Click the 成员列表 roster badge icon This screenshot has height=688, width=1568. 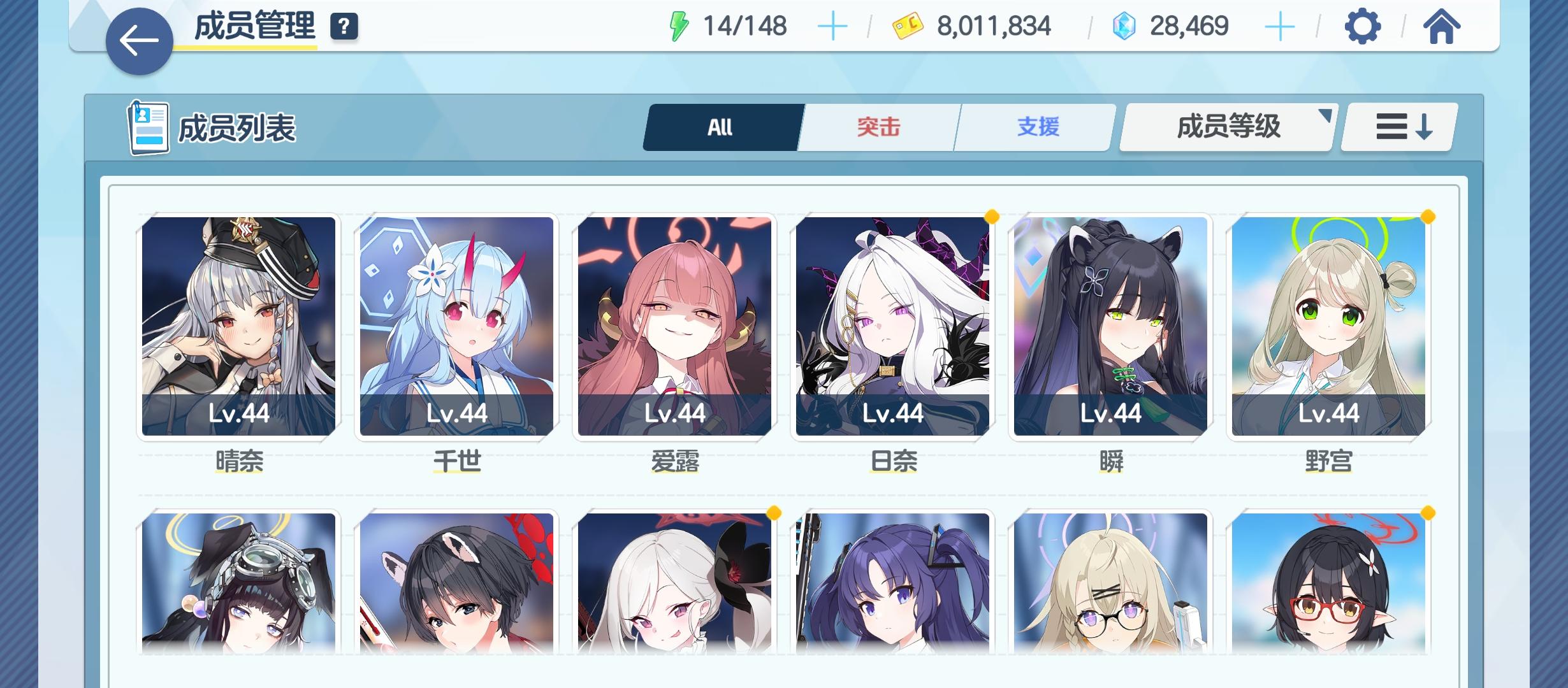coord(148,127)
